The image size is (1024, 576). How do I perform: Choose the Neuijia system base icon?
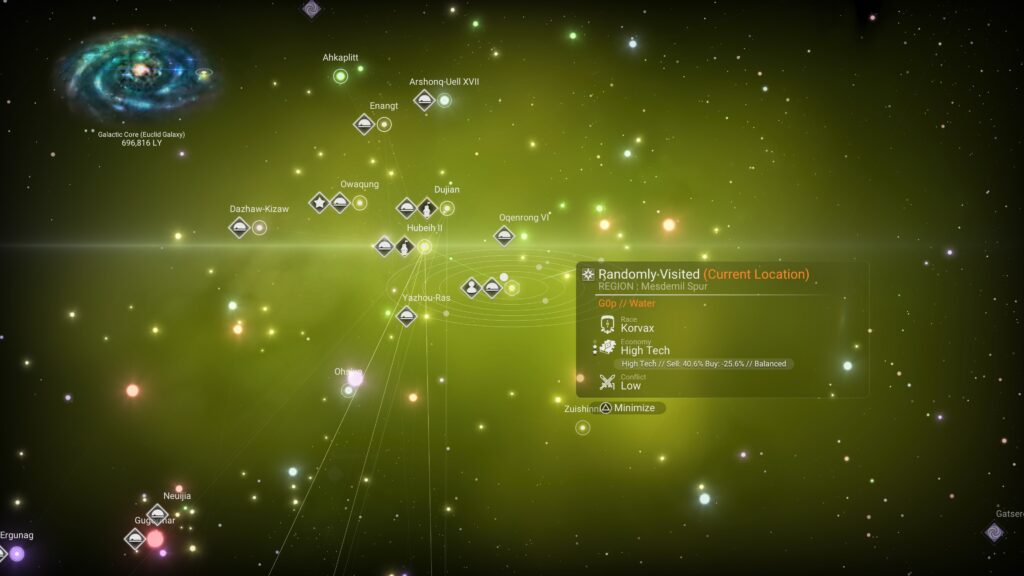[x=157, y=514]
